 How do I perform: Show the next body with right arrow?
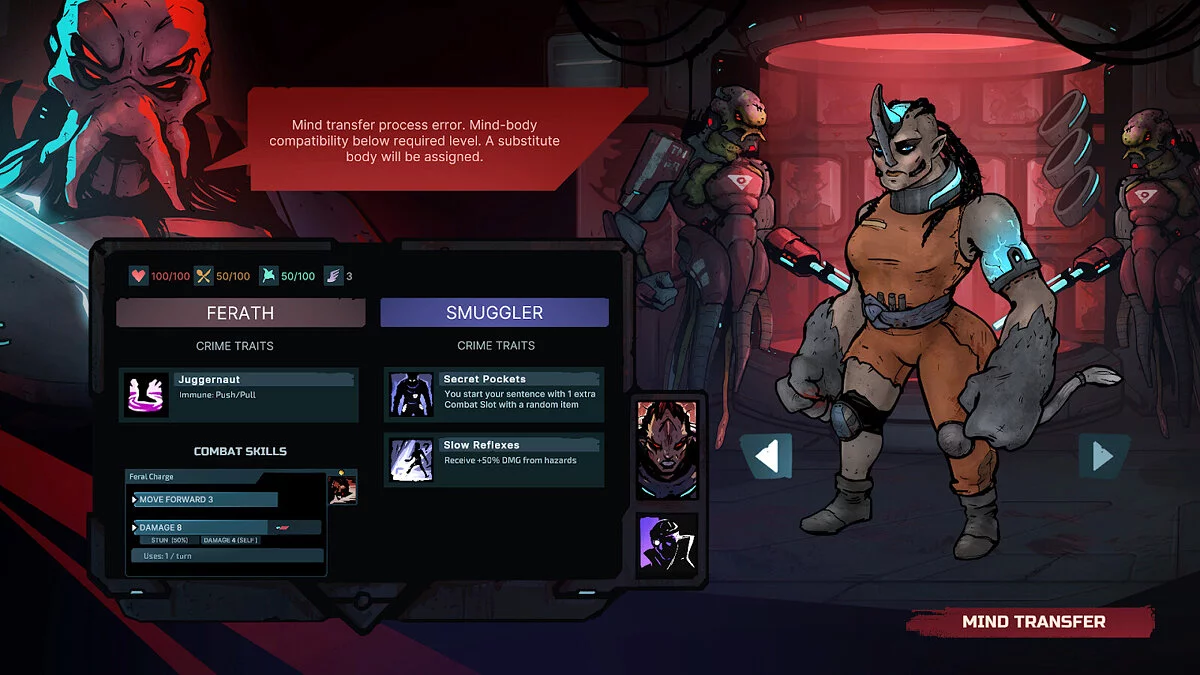[1102, 457]
